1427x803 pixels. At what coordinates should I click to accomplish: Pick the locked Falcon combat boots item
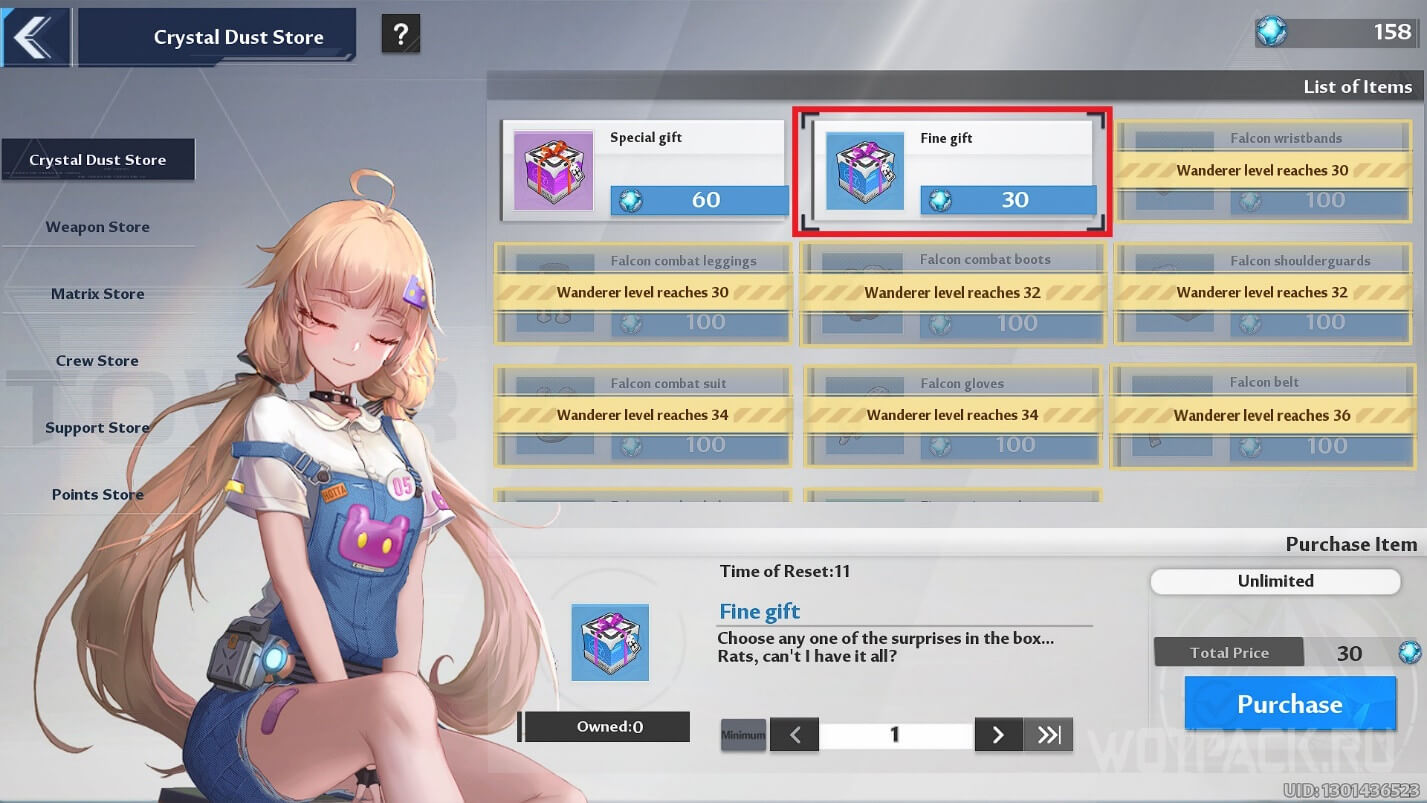tap(952, 293)
